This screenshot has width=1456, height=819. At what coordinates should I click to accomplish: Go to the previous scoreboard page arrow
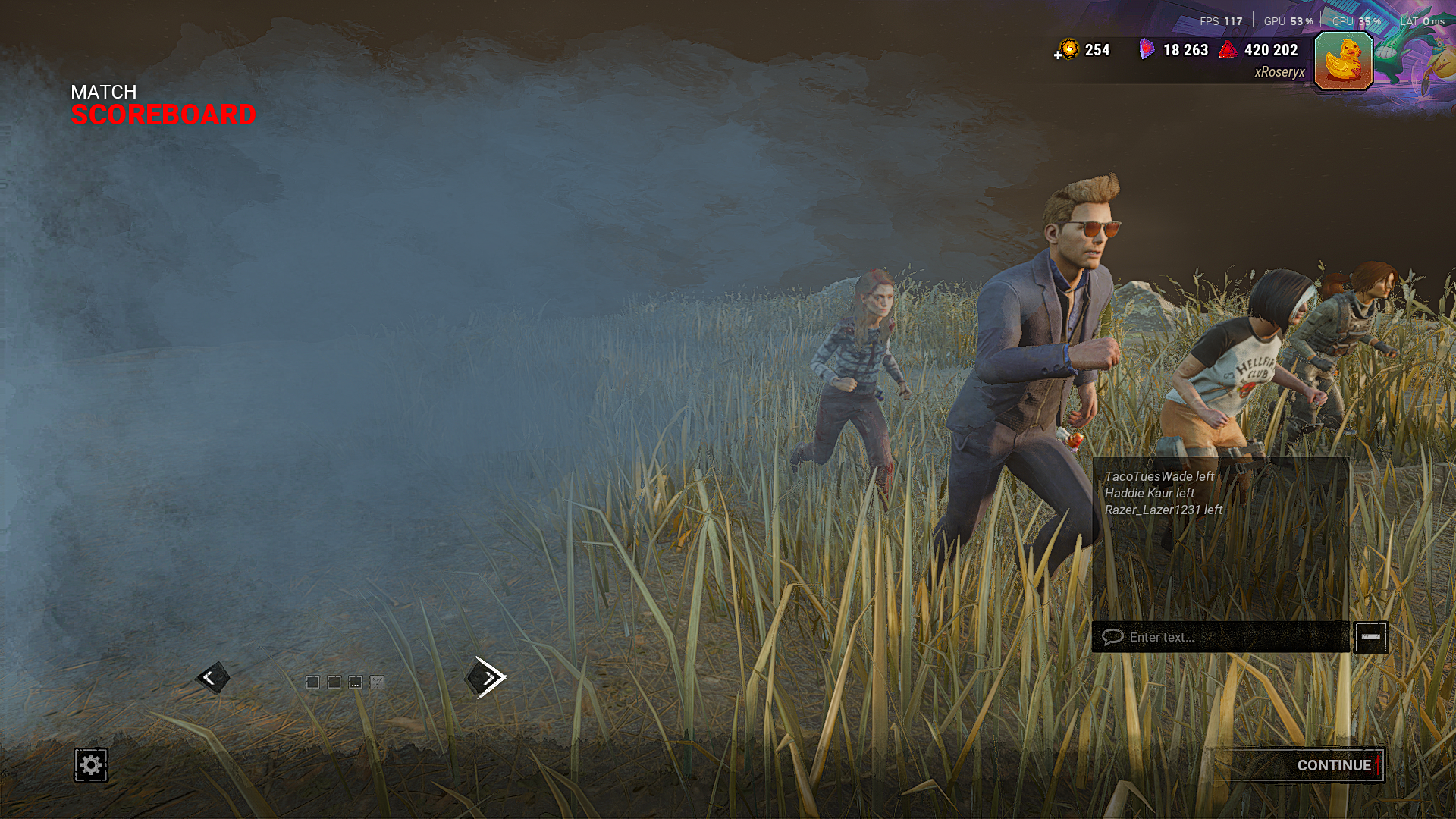tap(212, 677)
